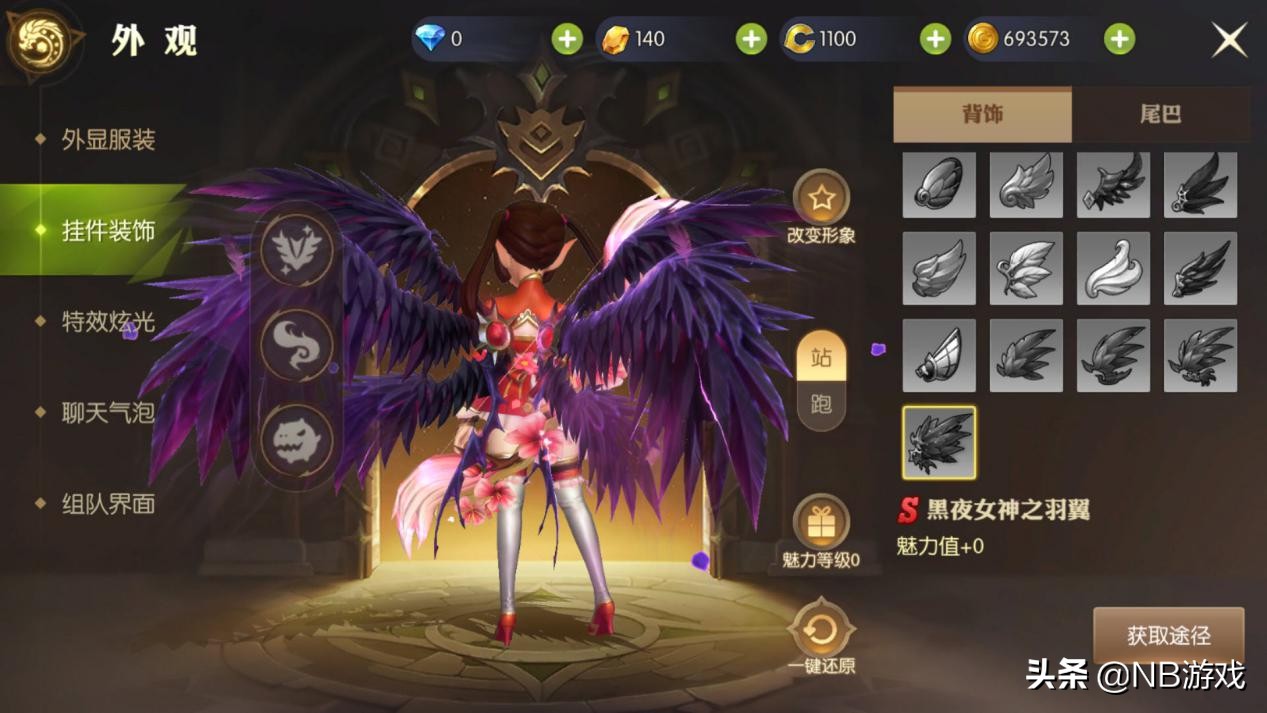Image resolution: width=1267 pixels, height=713 pixels.
Task: Open the 魅力等级 gift icon
Action: [x=821, y=523]
